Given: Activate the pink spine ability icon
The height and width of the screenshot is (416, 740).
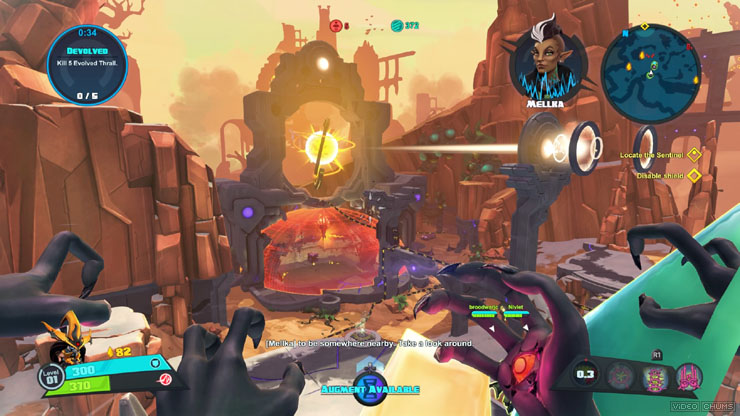Looking at the screenshot, I should pos(656,378).
